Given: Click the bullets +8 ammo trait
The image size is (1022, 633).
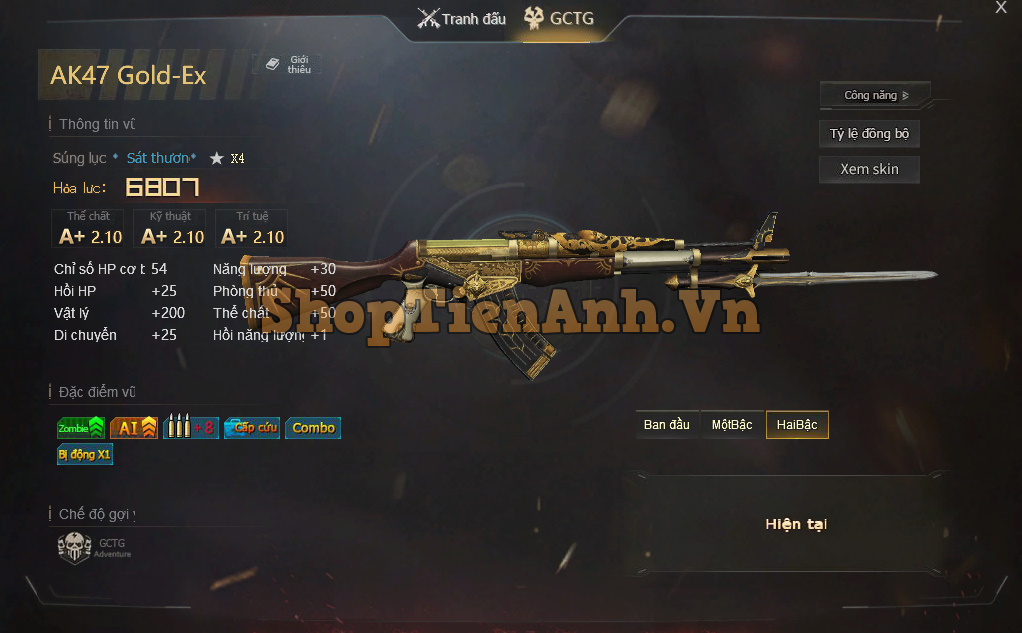Looking at the screenshot, I should pos(190,428).
